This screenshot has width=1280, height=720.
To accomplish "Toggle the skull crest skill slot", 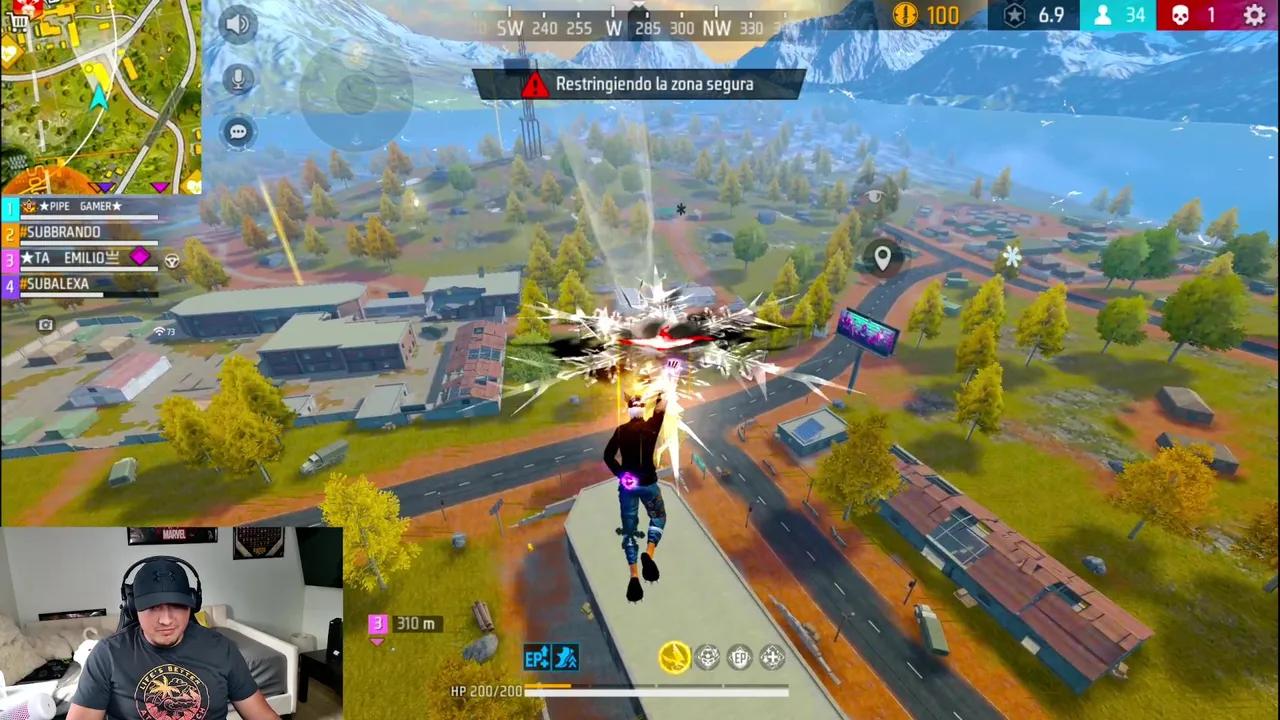I will [708, 657].
